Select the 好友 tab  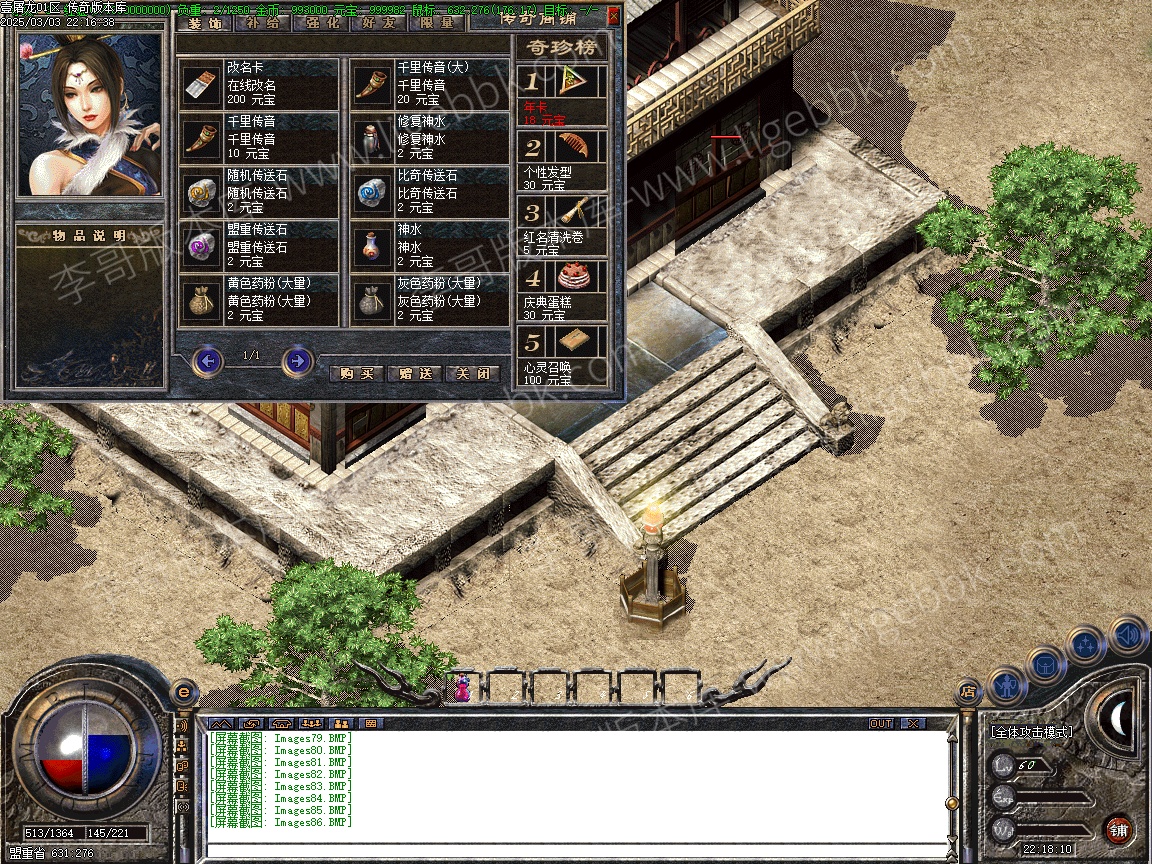379,23
